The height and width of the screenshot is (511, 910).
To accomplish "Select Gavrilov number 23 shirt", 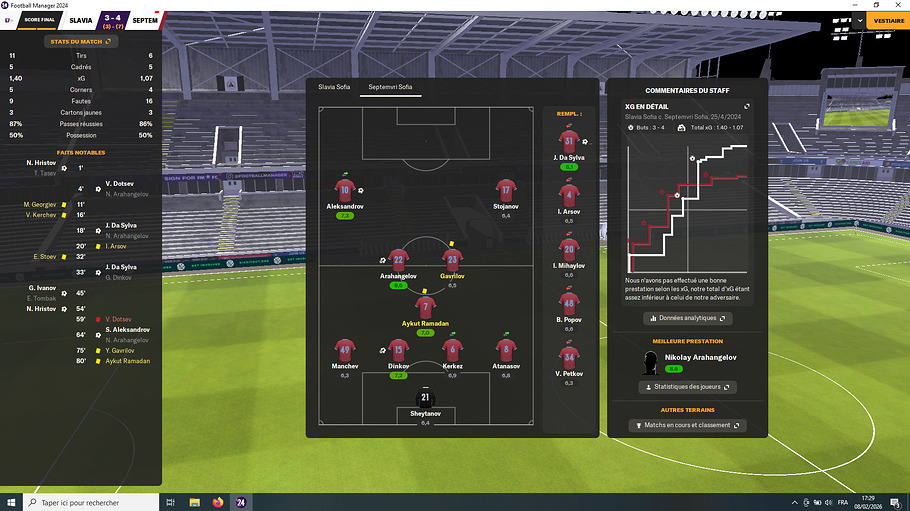I will click(452, 259).
